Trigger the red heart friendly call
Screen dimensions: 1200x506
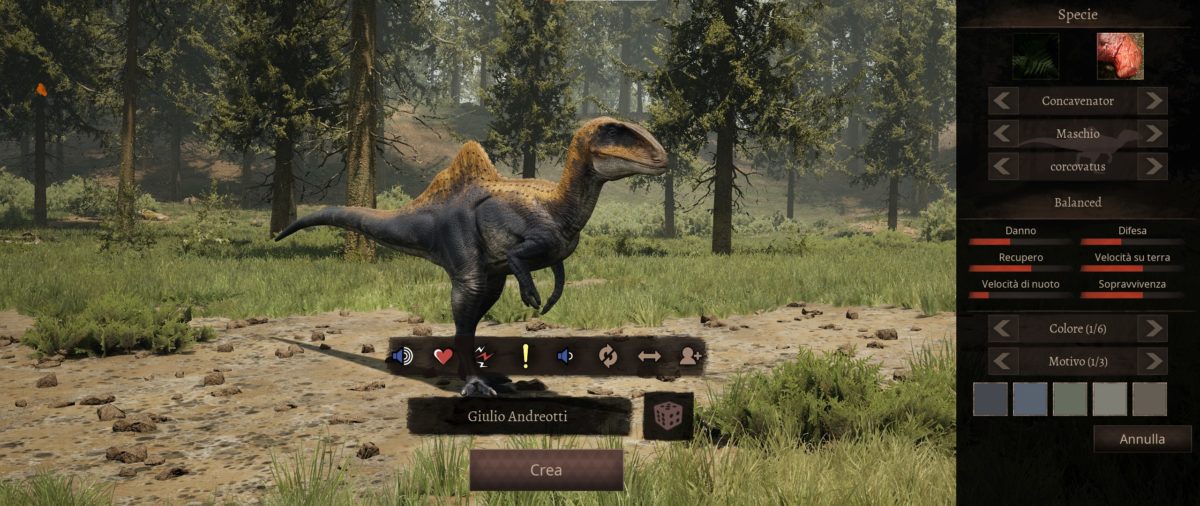pyautogui.click(x=443, y=356)
